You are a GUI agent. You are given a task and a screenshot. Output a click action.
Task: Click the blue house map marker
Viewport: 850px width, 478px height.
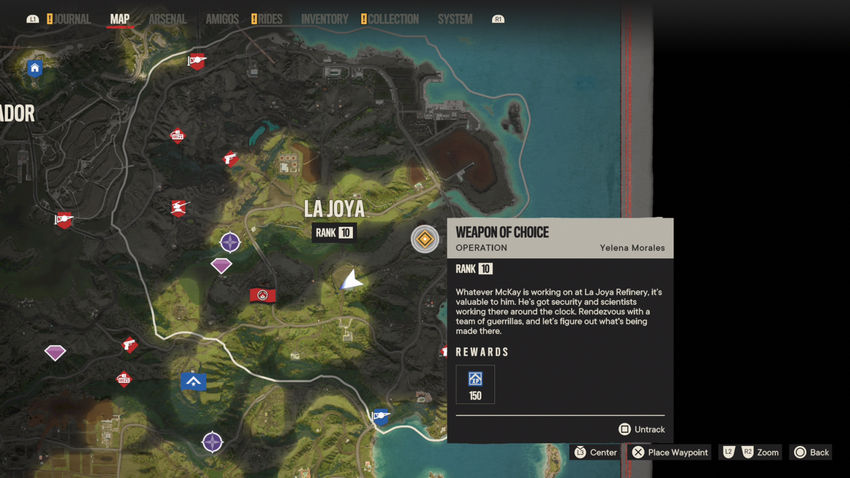[x=35, y=68]
